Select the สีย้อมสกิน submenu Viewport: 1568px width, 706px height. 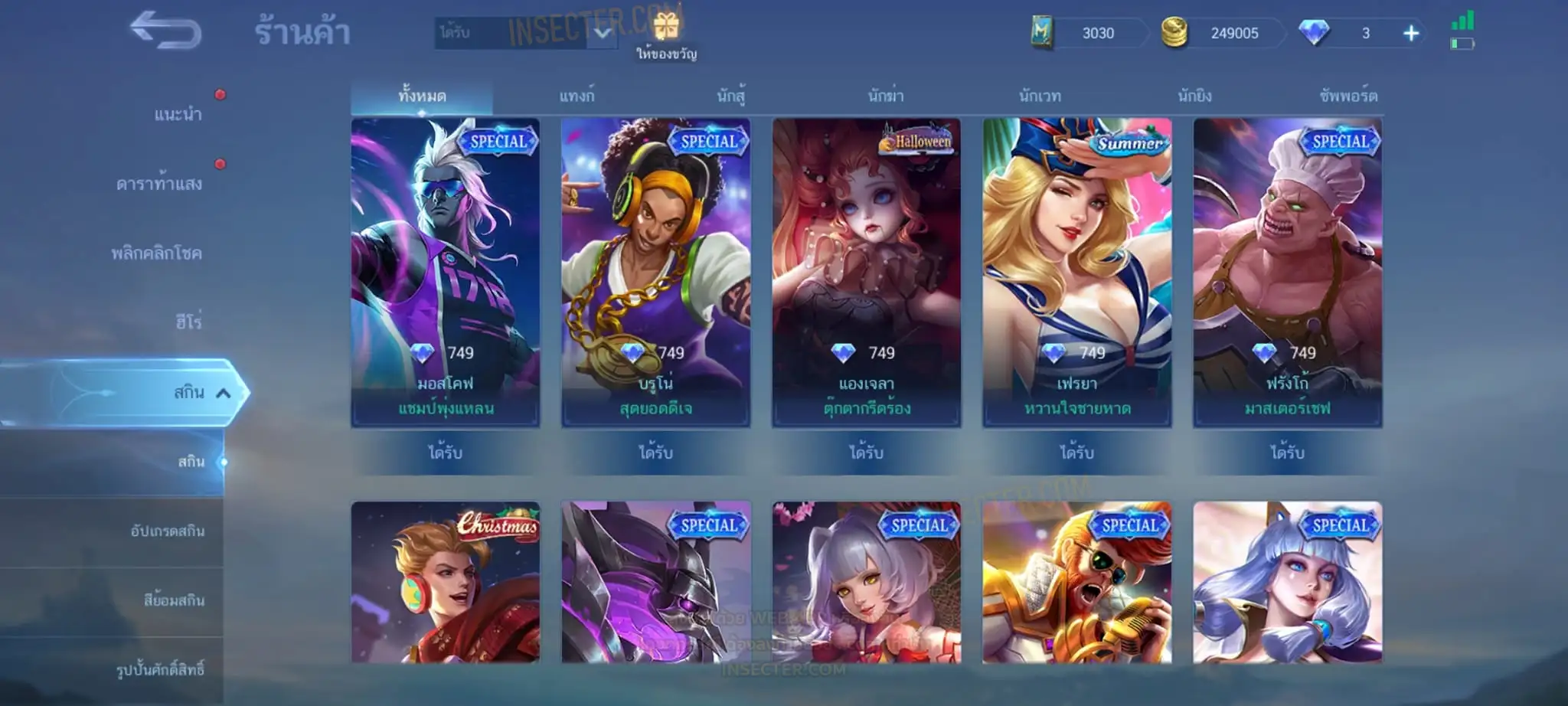tap(174, 600)
